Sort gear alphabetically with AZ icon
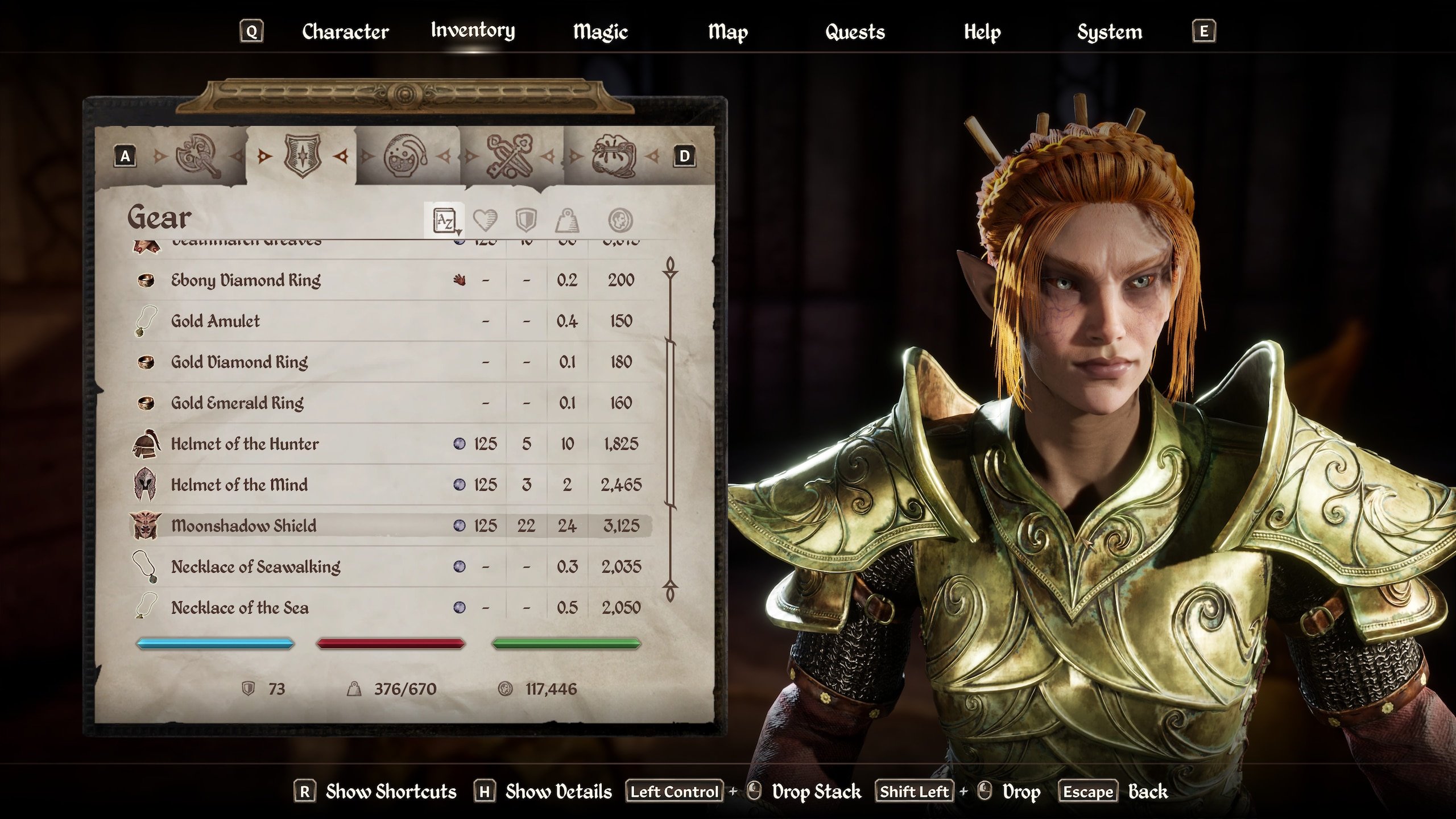The height and width of the screenshot is (819, 1456). tap(444, 220)
